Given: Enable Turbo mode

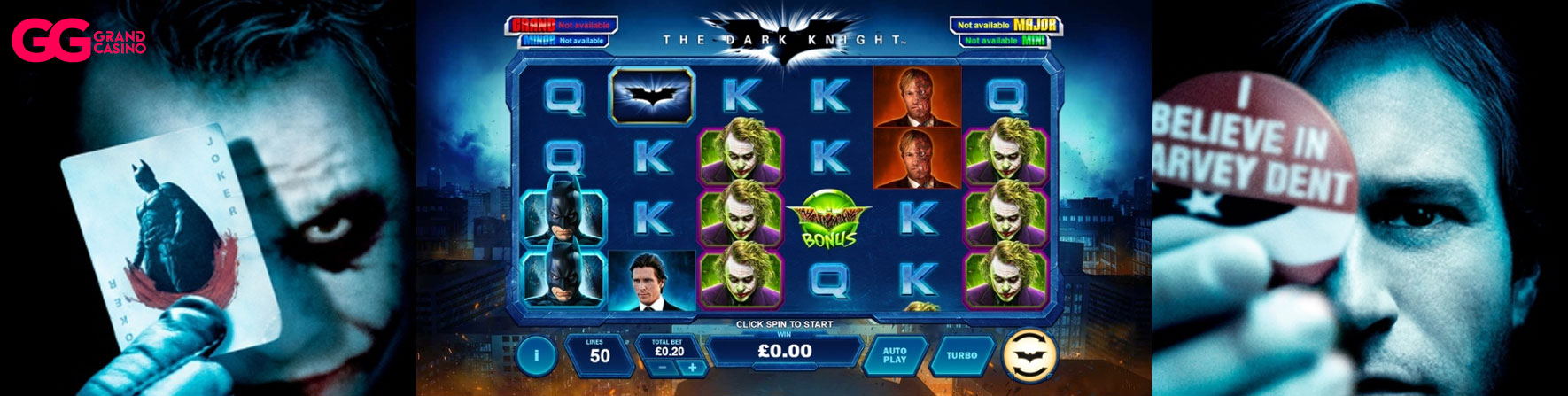Looking at the screenshot, I should 961,355.
